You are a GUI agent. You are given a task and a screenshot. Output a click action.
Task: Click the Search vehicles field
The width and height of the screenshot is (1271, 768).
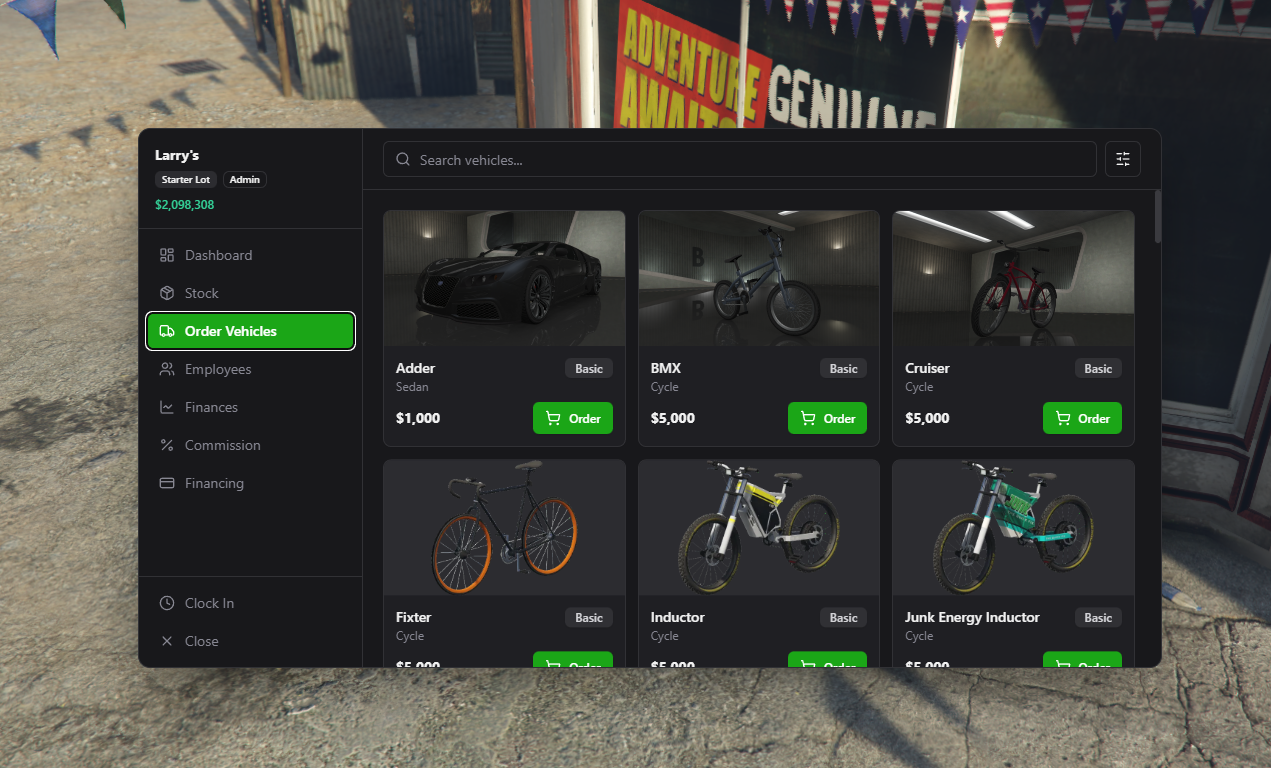tap(740, 160)
